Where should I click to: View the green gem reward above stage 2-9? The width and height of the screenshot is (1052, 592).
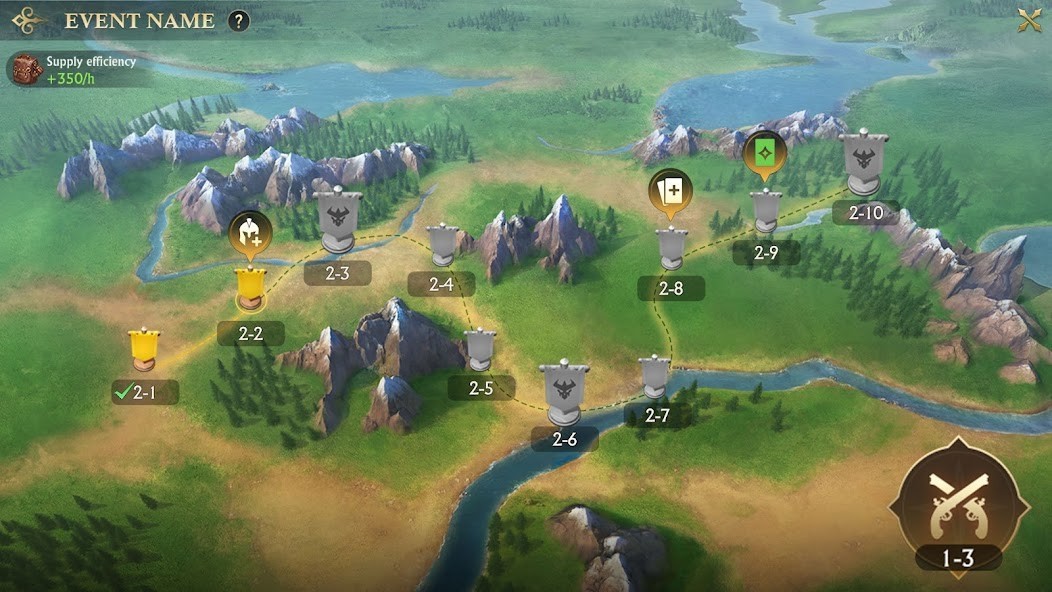pyautogui.click(x=765, y=153)
